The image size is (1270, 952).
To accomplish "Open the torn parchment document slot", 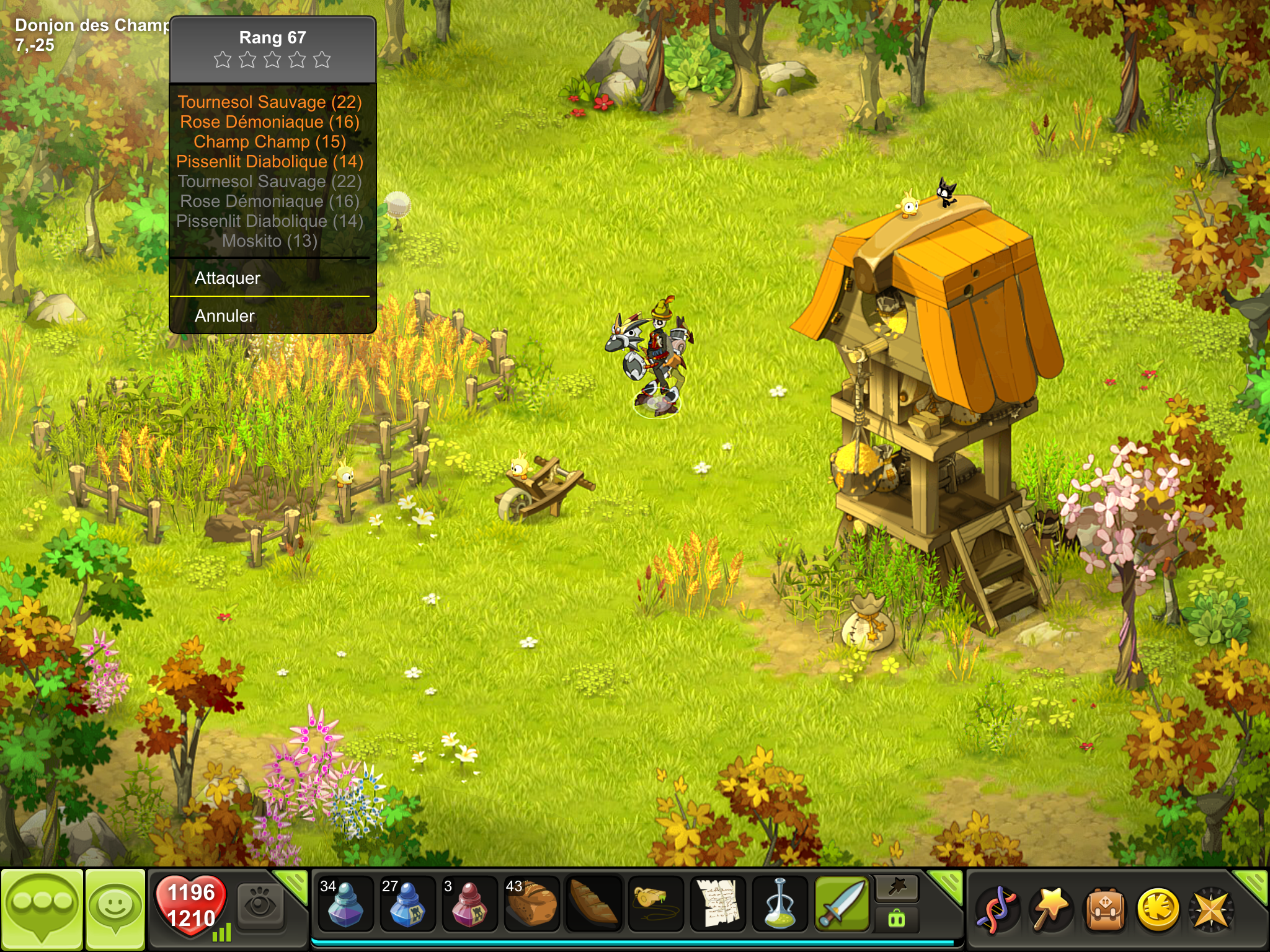I will [717, 905].
